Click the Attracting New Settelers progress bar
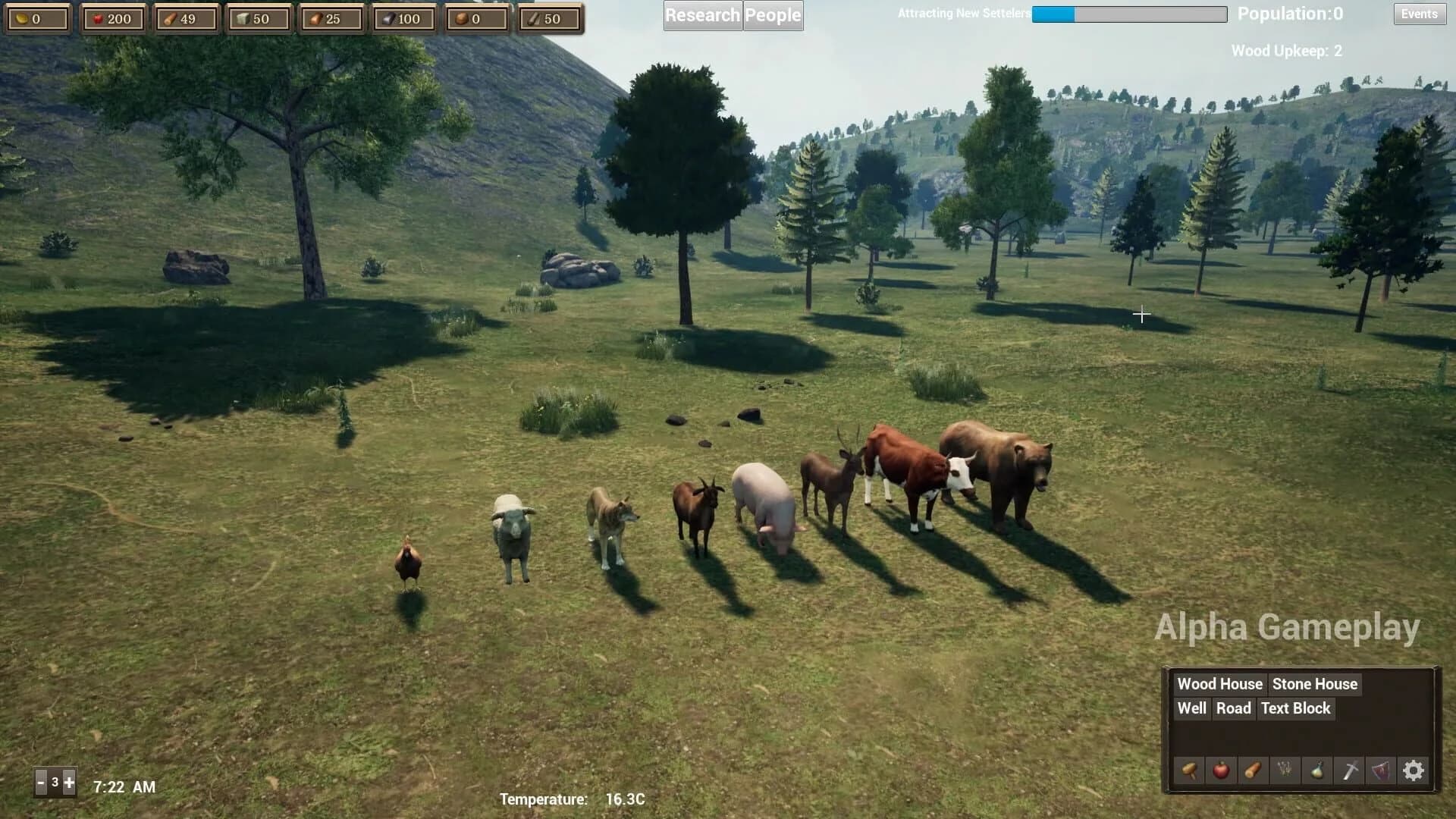1456x819 pixels. click(x=1128, y=14)
